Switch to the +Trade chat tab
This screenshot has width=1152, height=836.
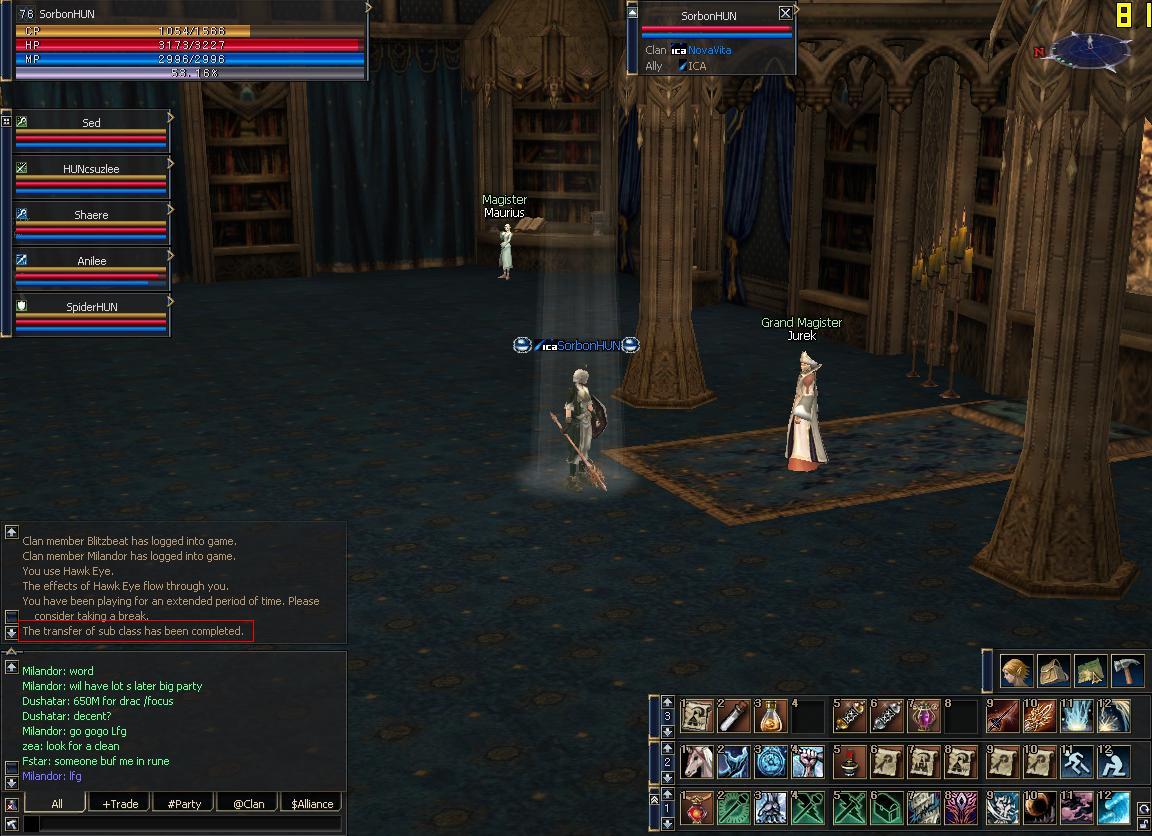[x=118, y=803]
